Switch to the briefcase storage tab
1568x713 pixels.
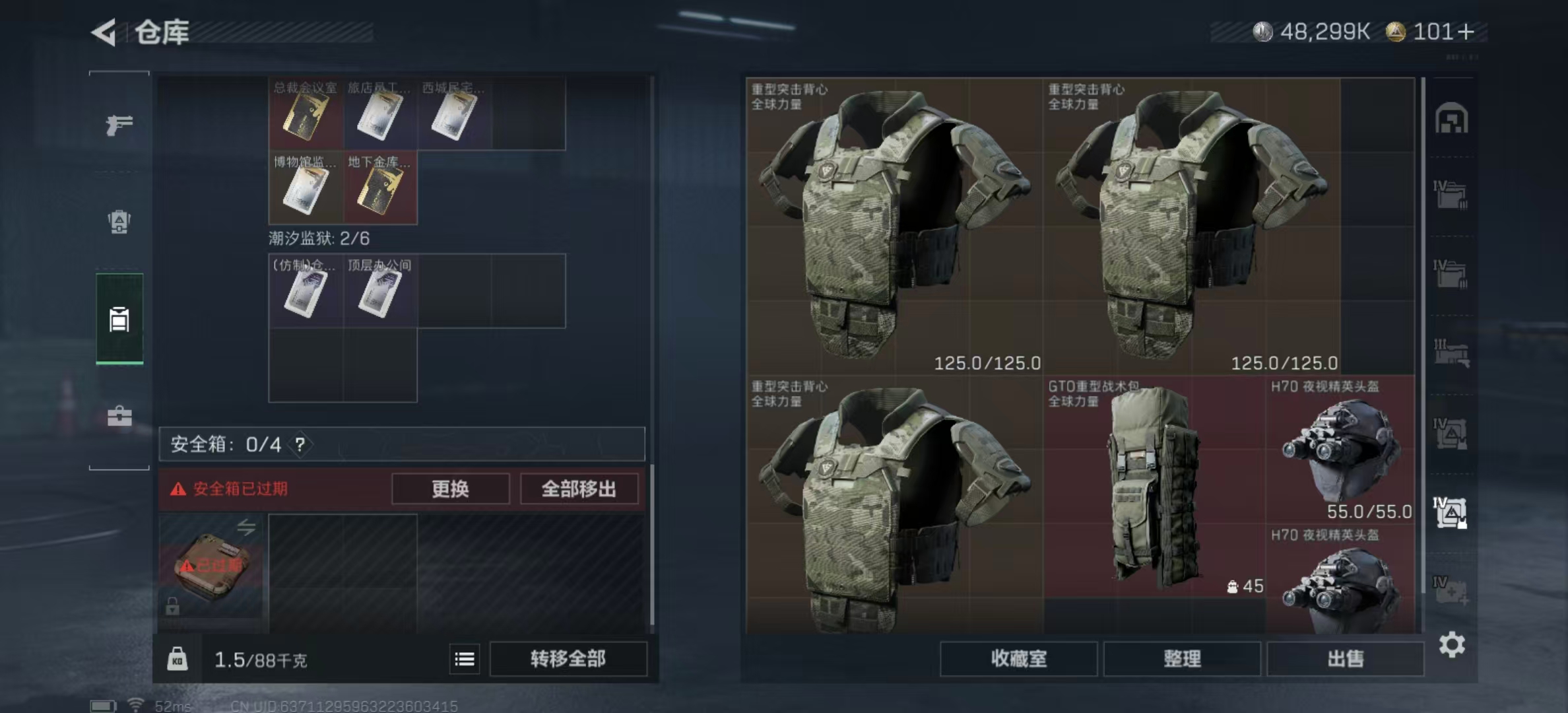click(x=121, y=416)
